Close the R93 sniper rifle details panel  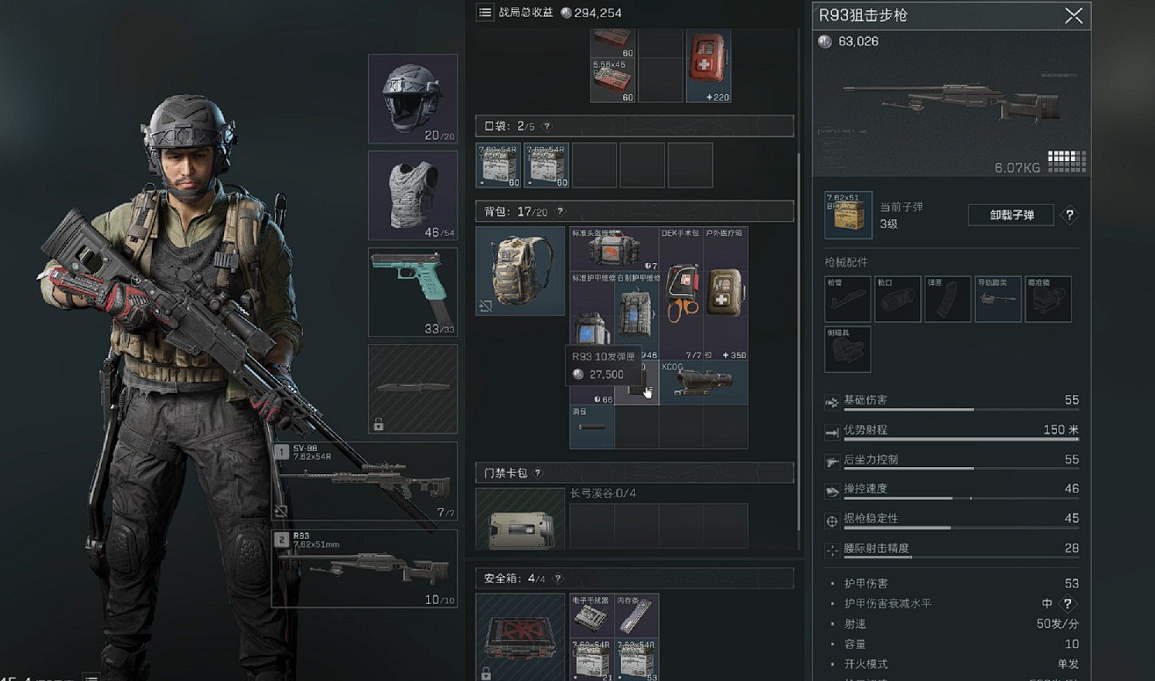coord(1073,16)
